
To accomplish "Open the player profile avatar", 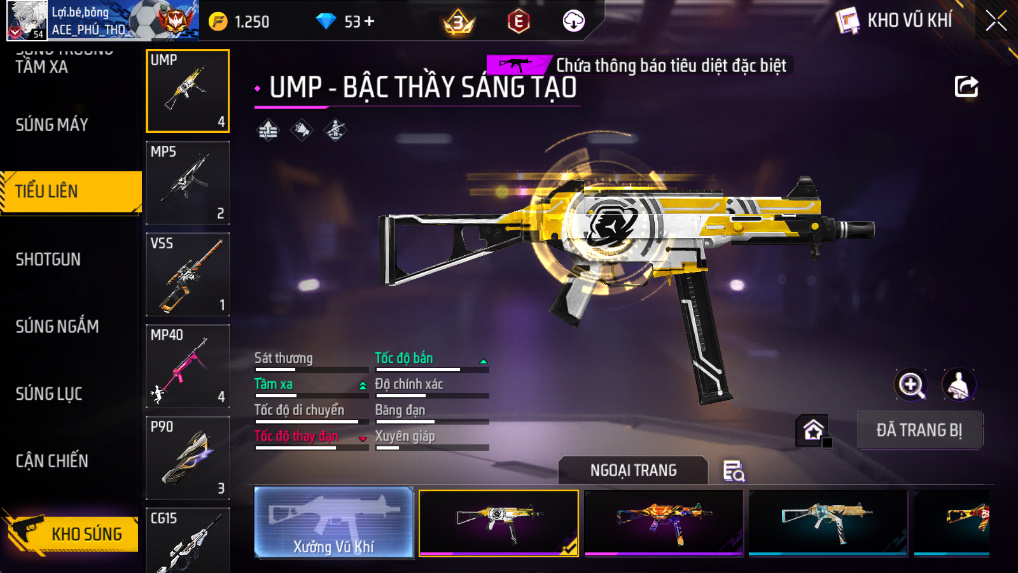I will [25, 20].
